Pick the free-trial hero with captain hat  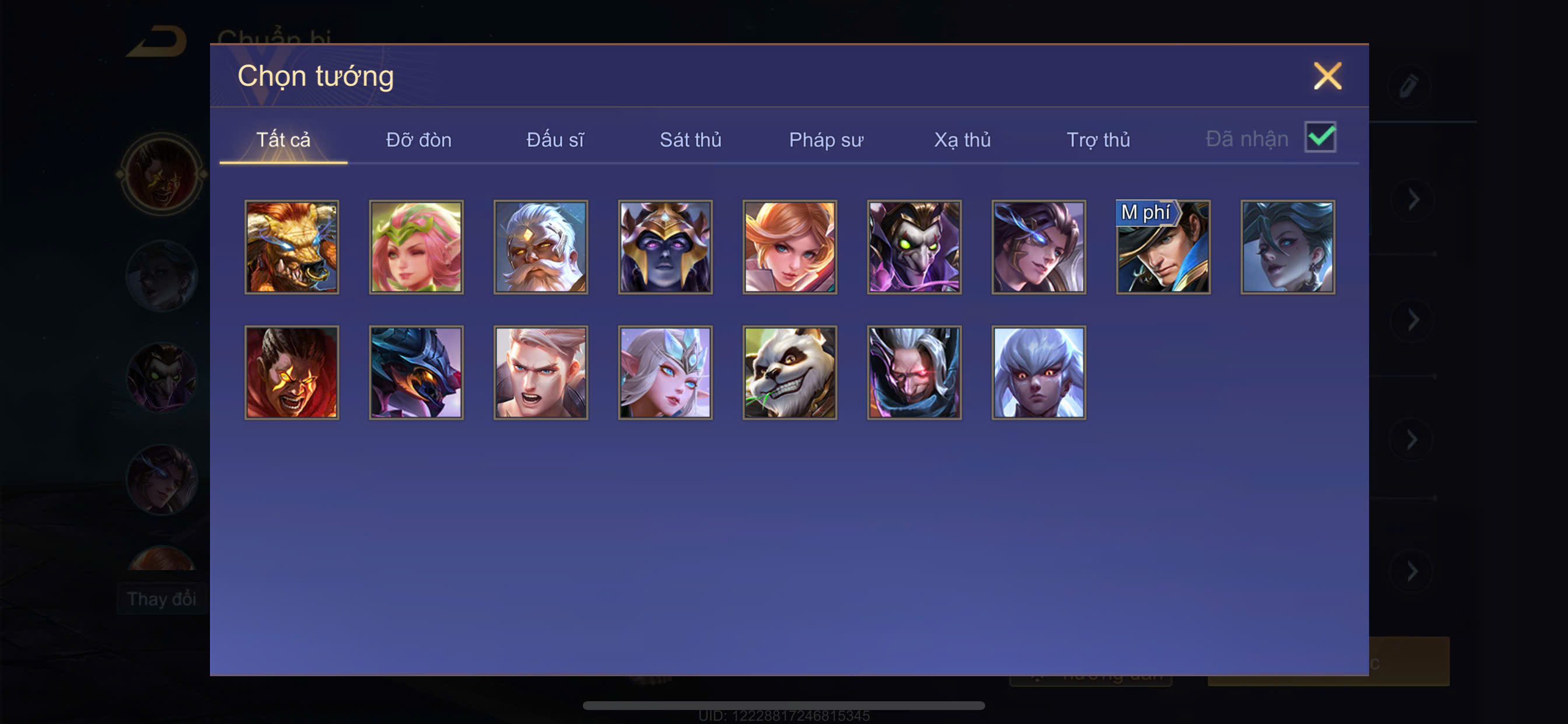point(1163,247)
